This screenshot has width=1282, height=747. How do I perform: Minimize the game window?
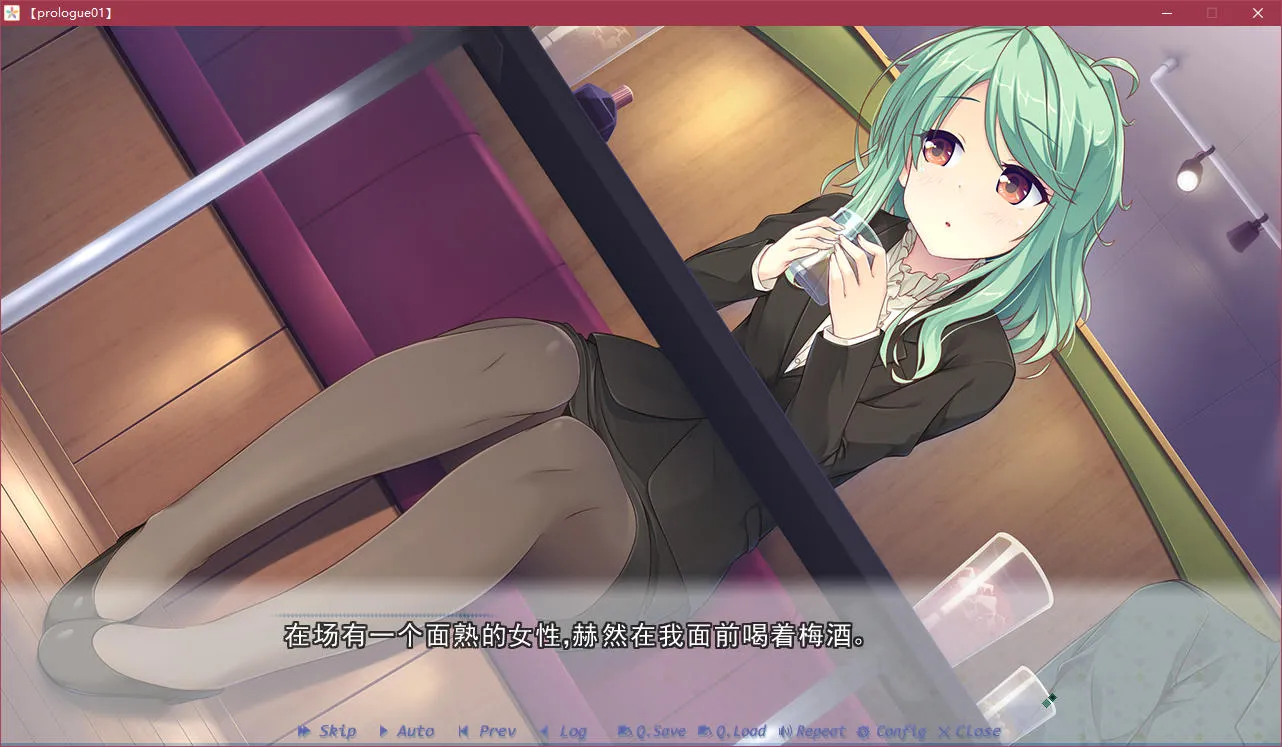click(x=1166, y=13)
